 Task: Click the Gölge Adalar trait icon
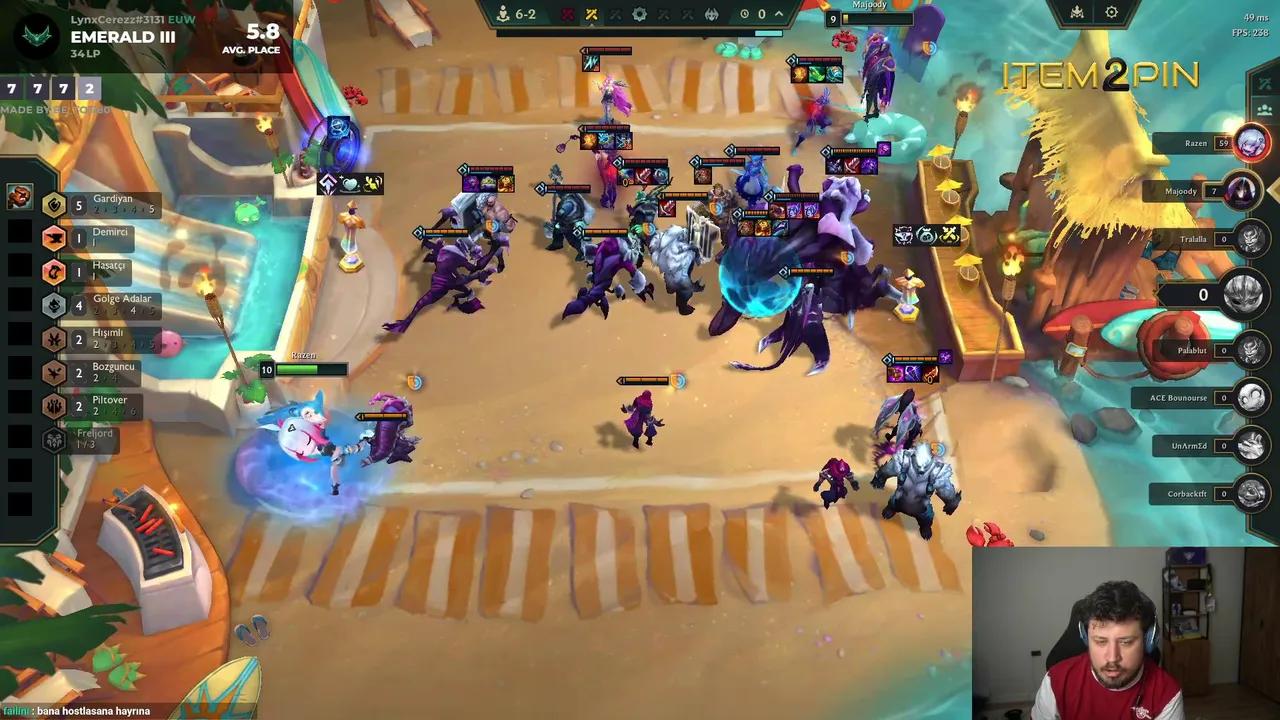(55, 305)
